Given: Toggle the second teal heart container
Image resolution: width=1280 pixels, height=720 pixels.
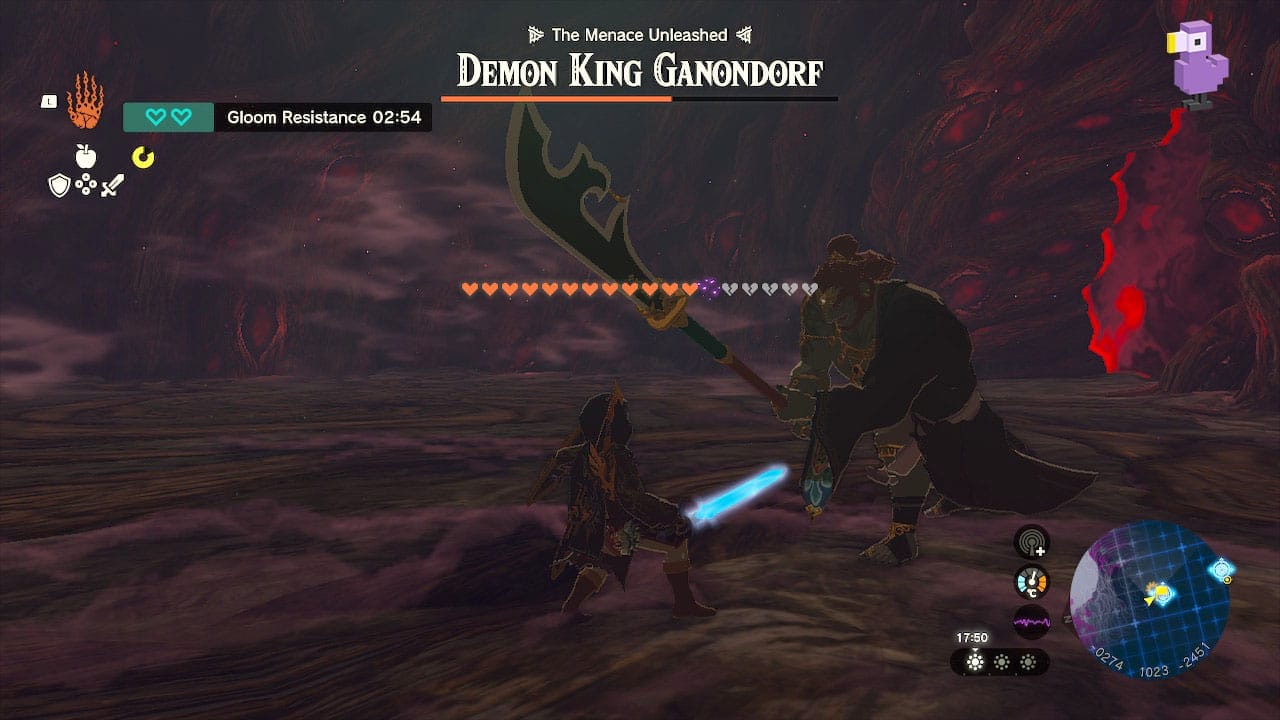Looking at the screenshot, I should click(x=181, y=117).
